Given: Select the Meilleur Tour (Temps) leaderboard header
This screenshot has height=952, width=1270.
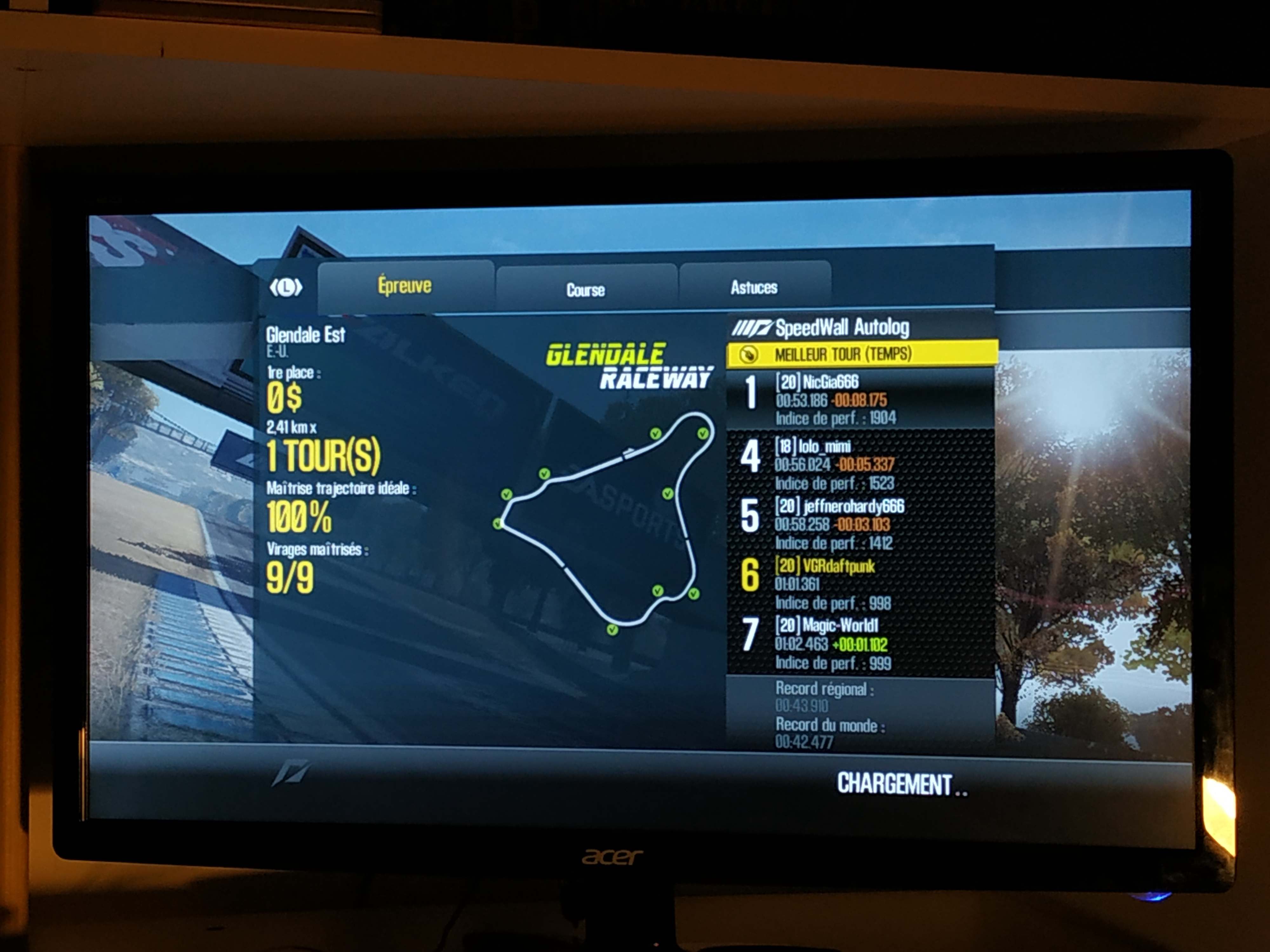Looking at the screenshot, I should click(861, 354).
